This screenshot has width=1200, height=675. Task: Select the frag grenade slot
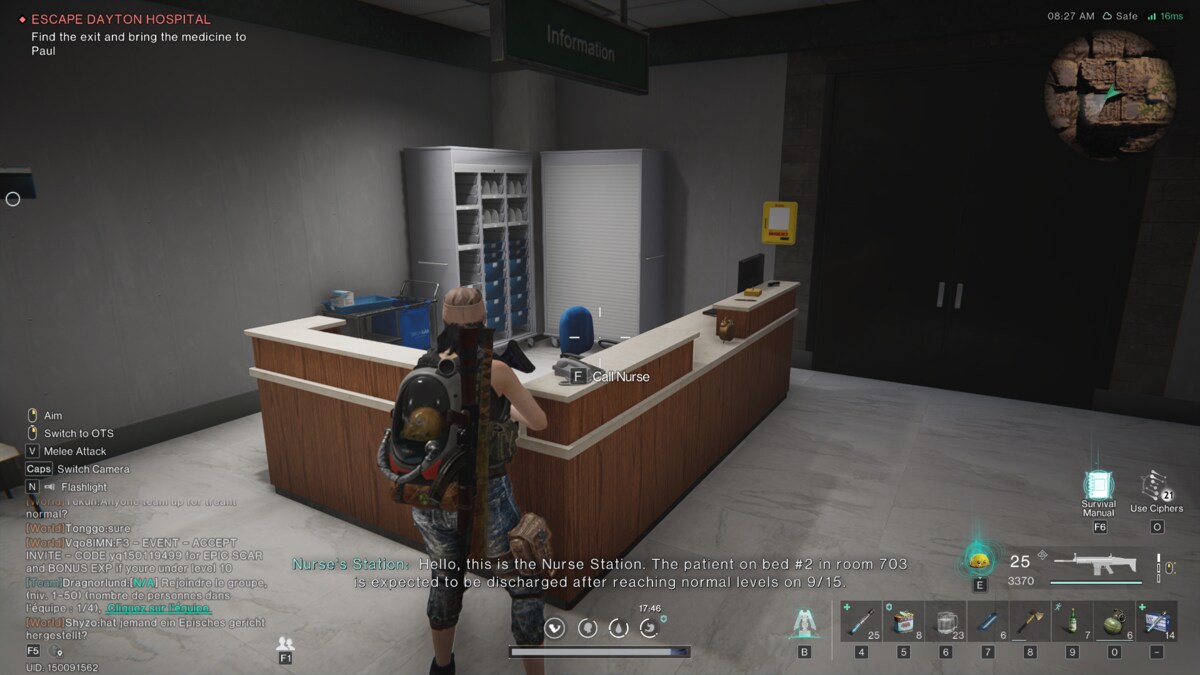1114,620
